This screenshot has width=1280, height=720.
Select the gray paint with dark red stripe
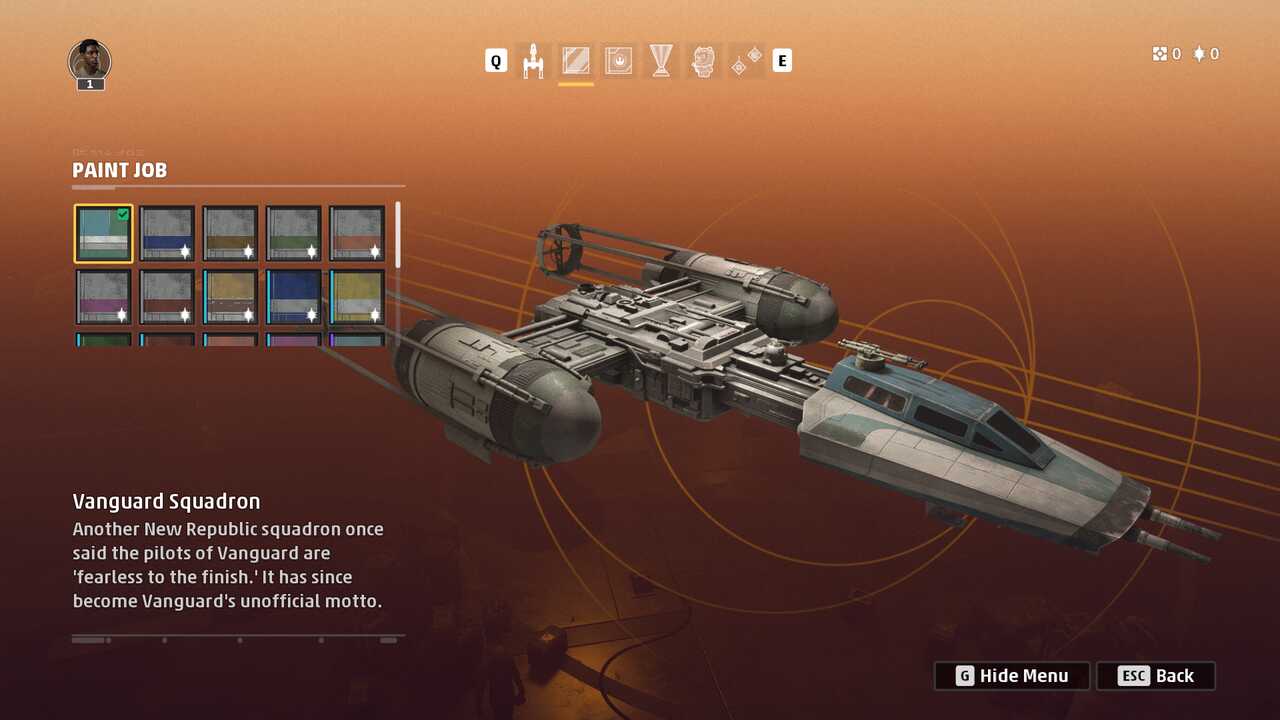(167, 297)
